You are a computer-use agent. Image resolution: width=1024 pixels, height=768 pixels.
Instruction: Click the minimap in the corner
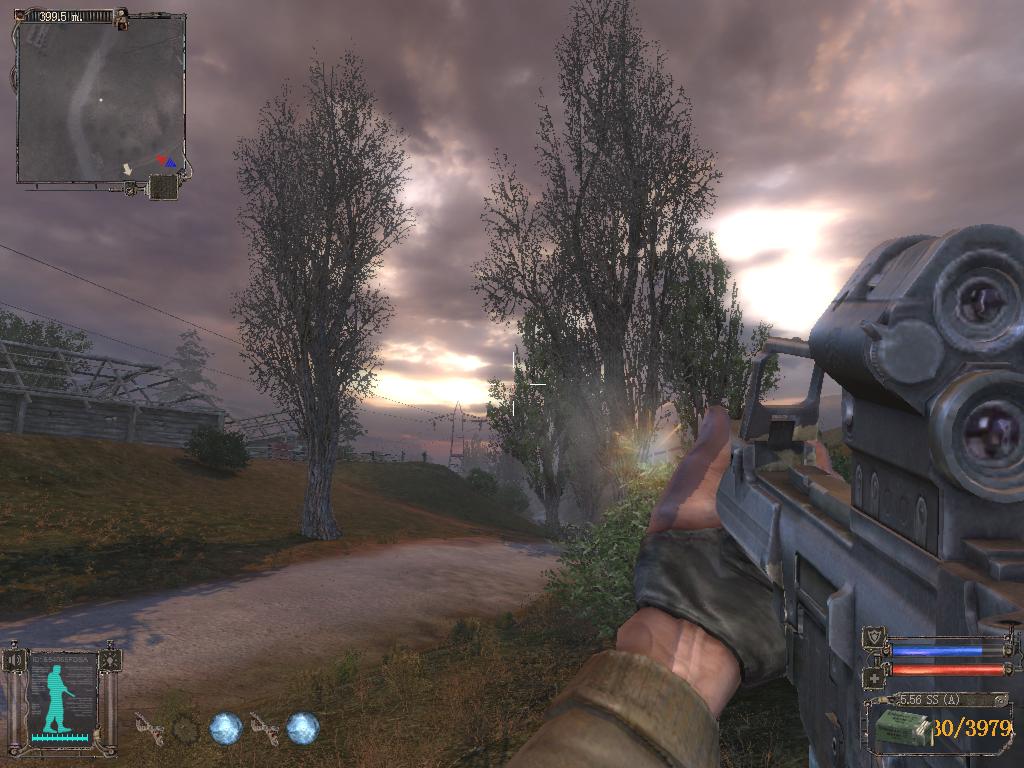[100, 97]
